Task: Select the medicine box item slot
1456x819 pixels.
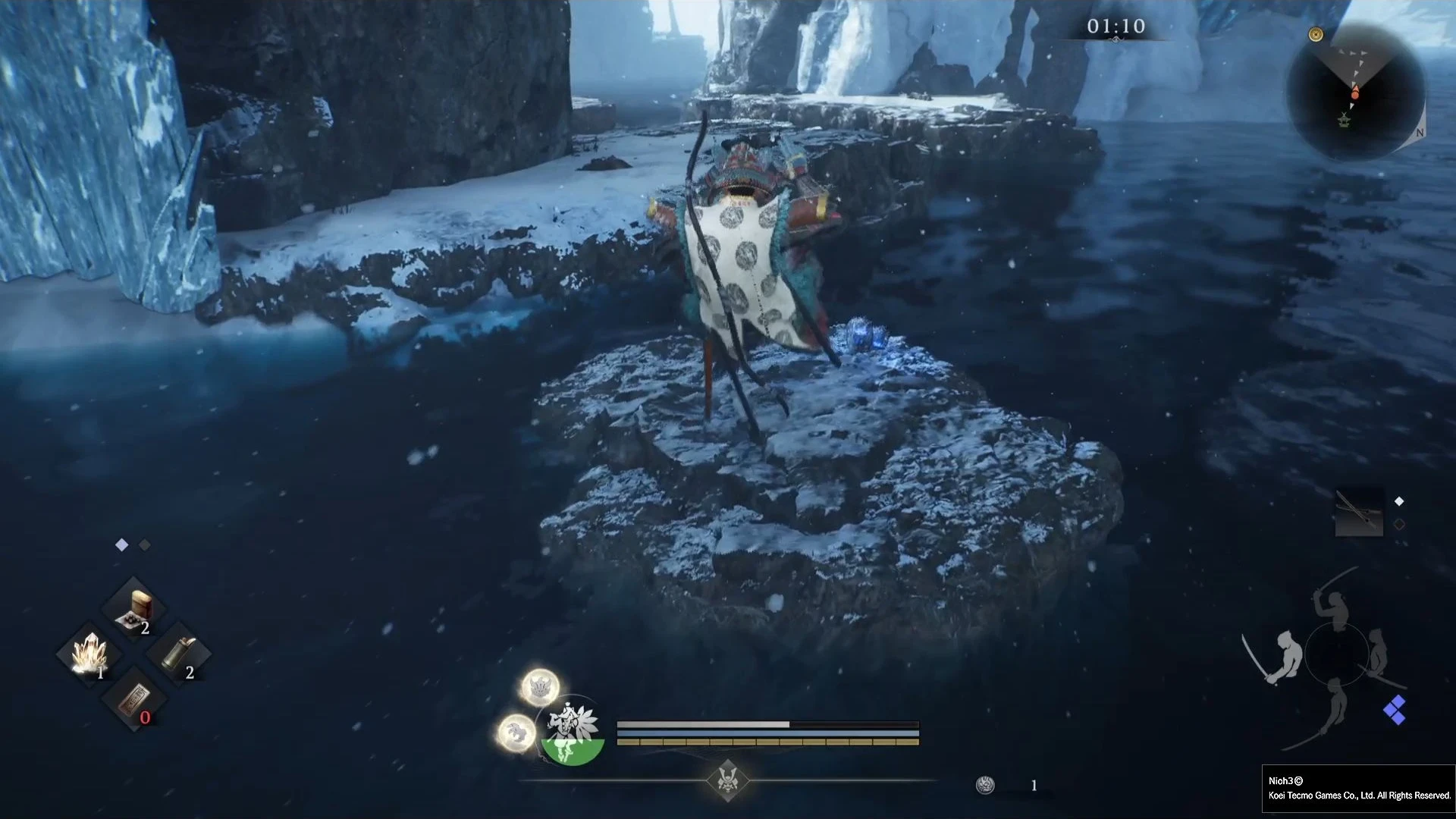Action: tap(134, 610)
